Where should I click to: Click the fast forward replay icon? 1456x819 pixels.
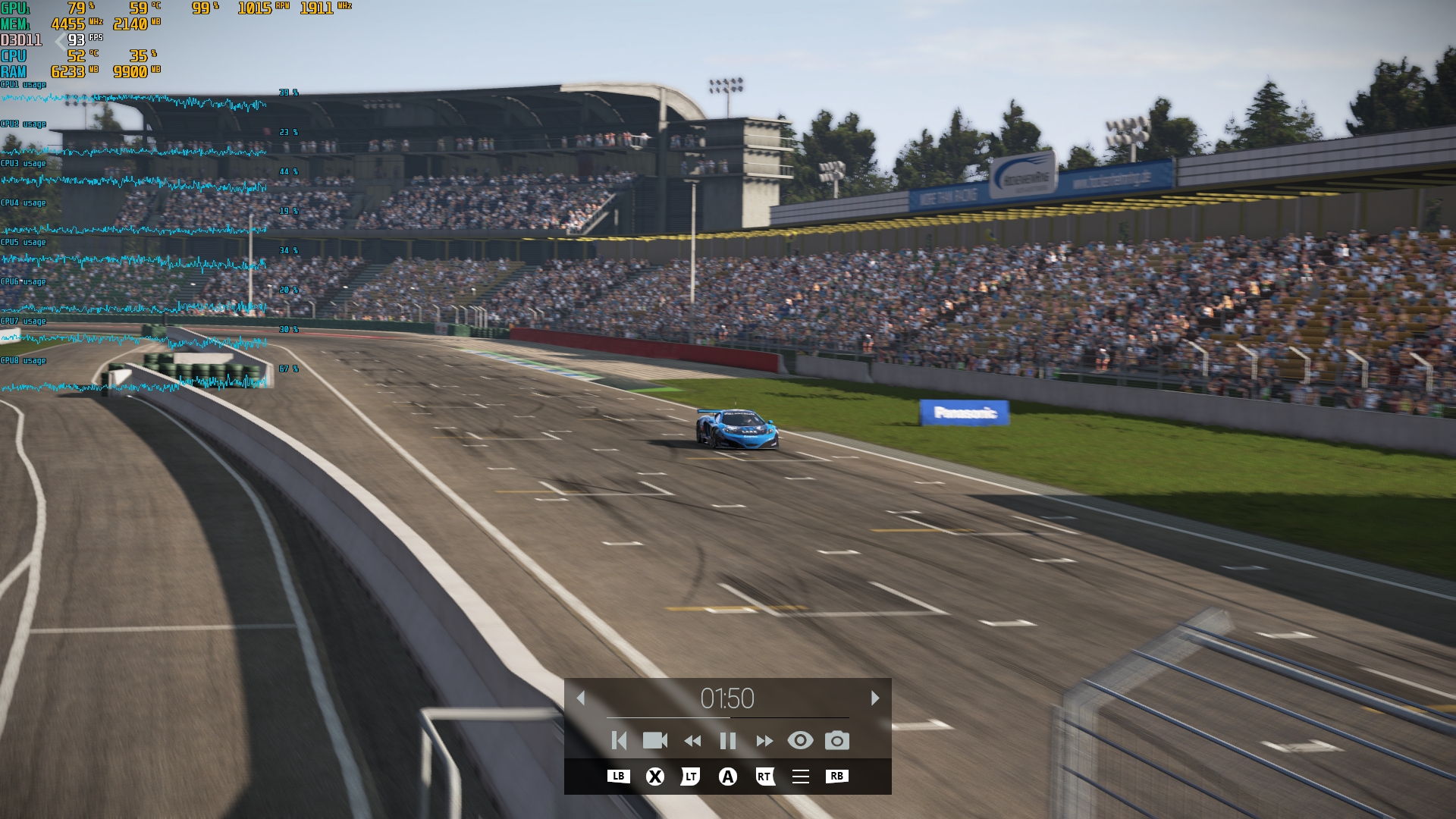click(763, 742)
